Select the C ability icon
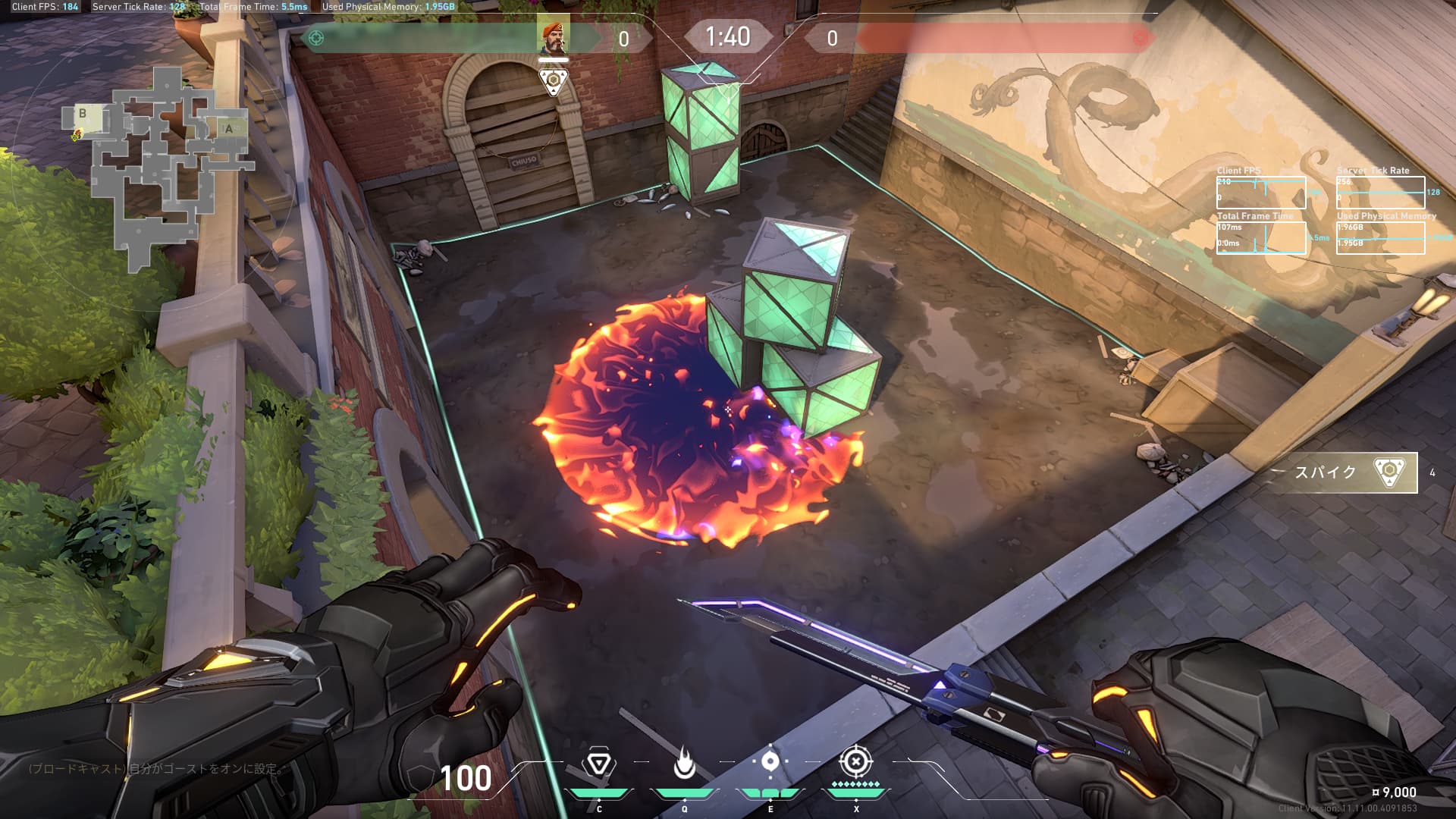 pos(598,764)
